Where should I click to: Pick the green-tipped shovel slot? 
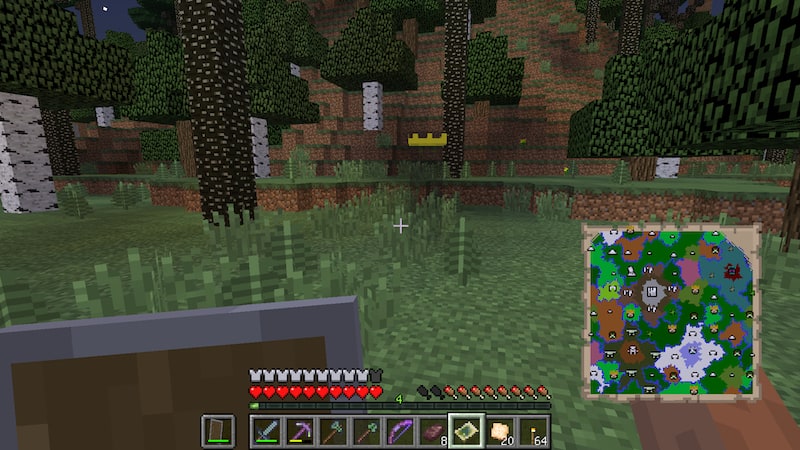tap(366, 431)
